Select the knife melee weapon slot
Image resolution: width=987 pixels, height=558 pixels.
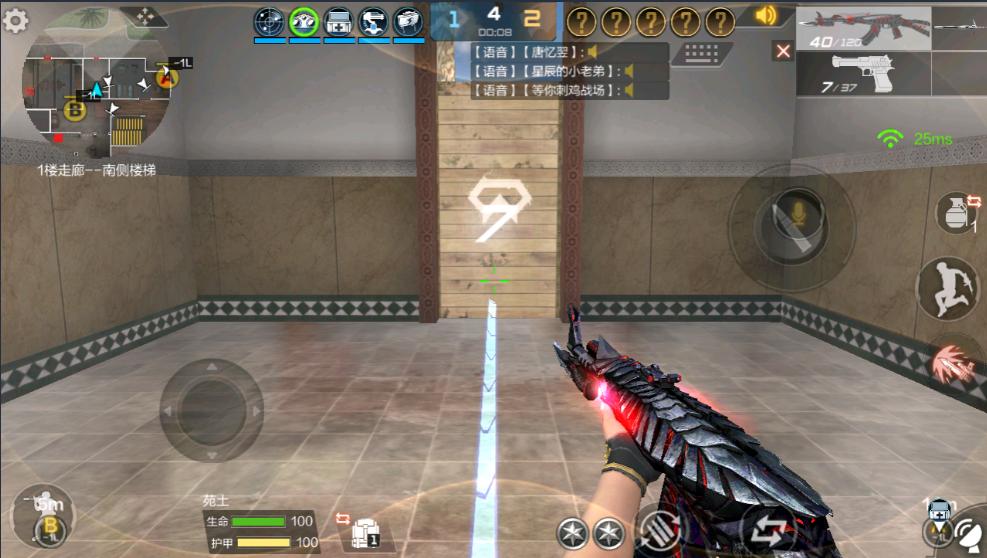click(959, 27)
